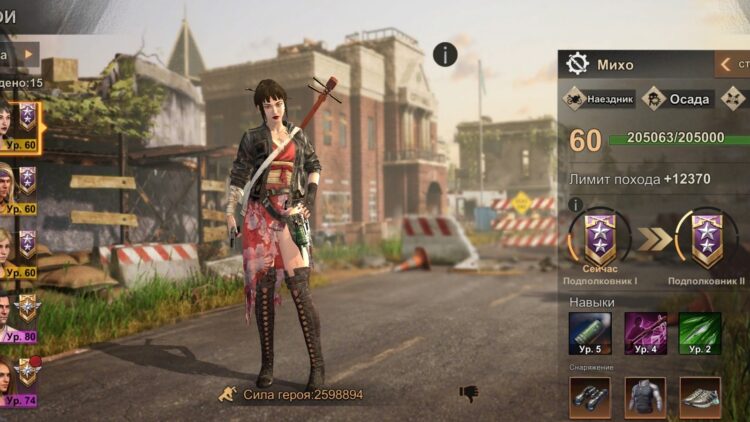
Task: View the Подполковник II next rank badge
Action: click(x=706, y=240)
